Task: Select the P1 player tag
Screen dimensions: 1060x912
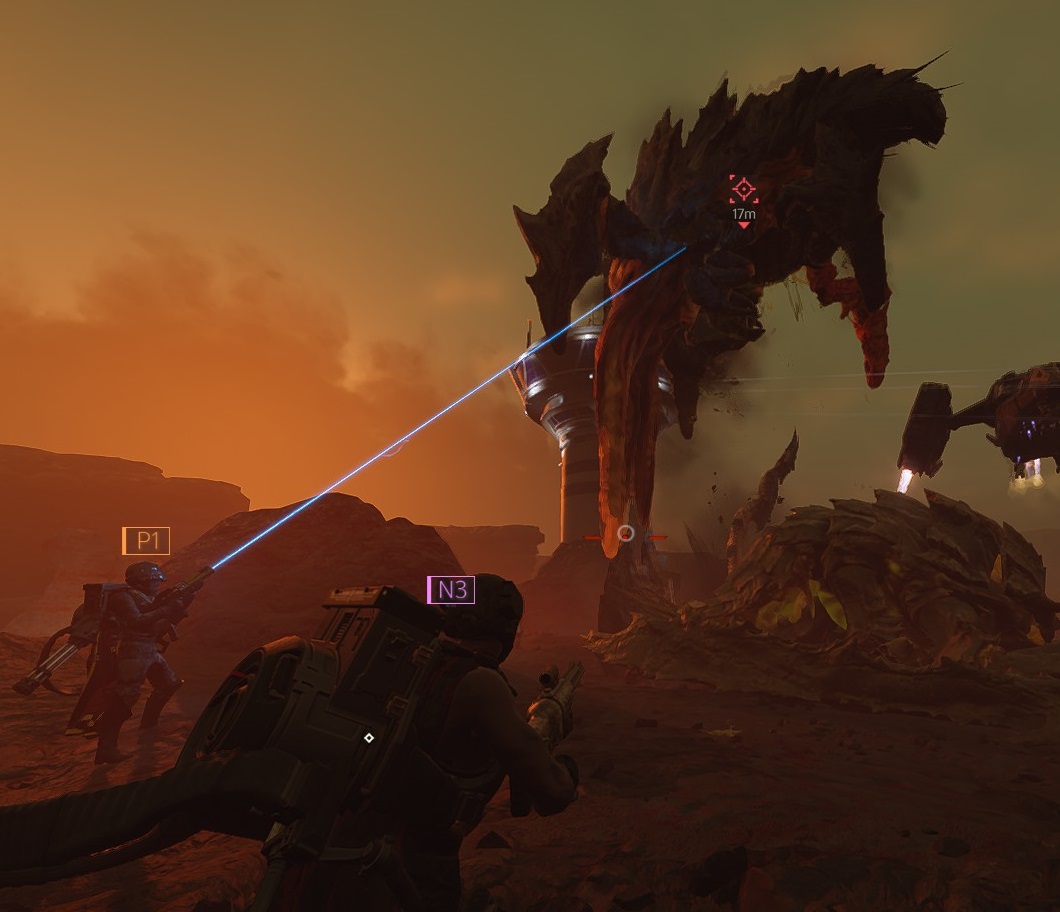Action: click(147, 541)
